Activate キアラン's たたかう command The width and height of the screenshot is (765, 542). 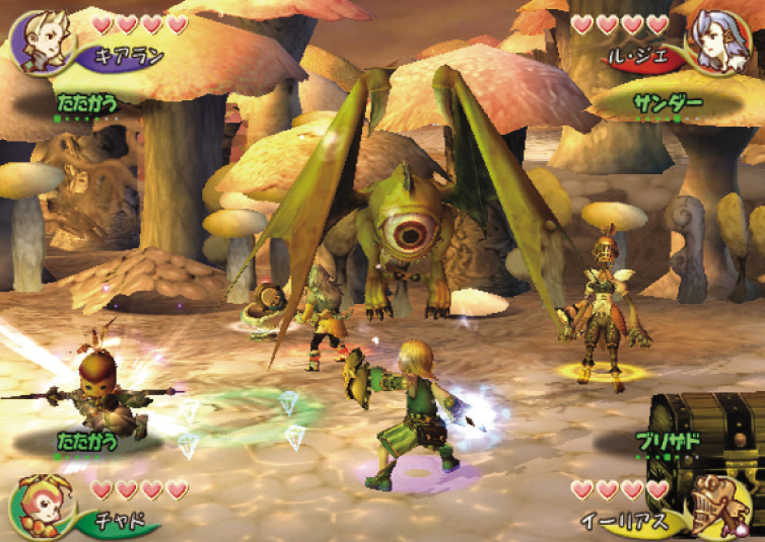[x=86, y=101]
